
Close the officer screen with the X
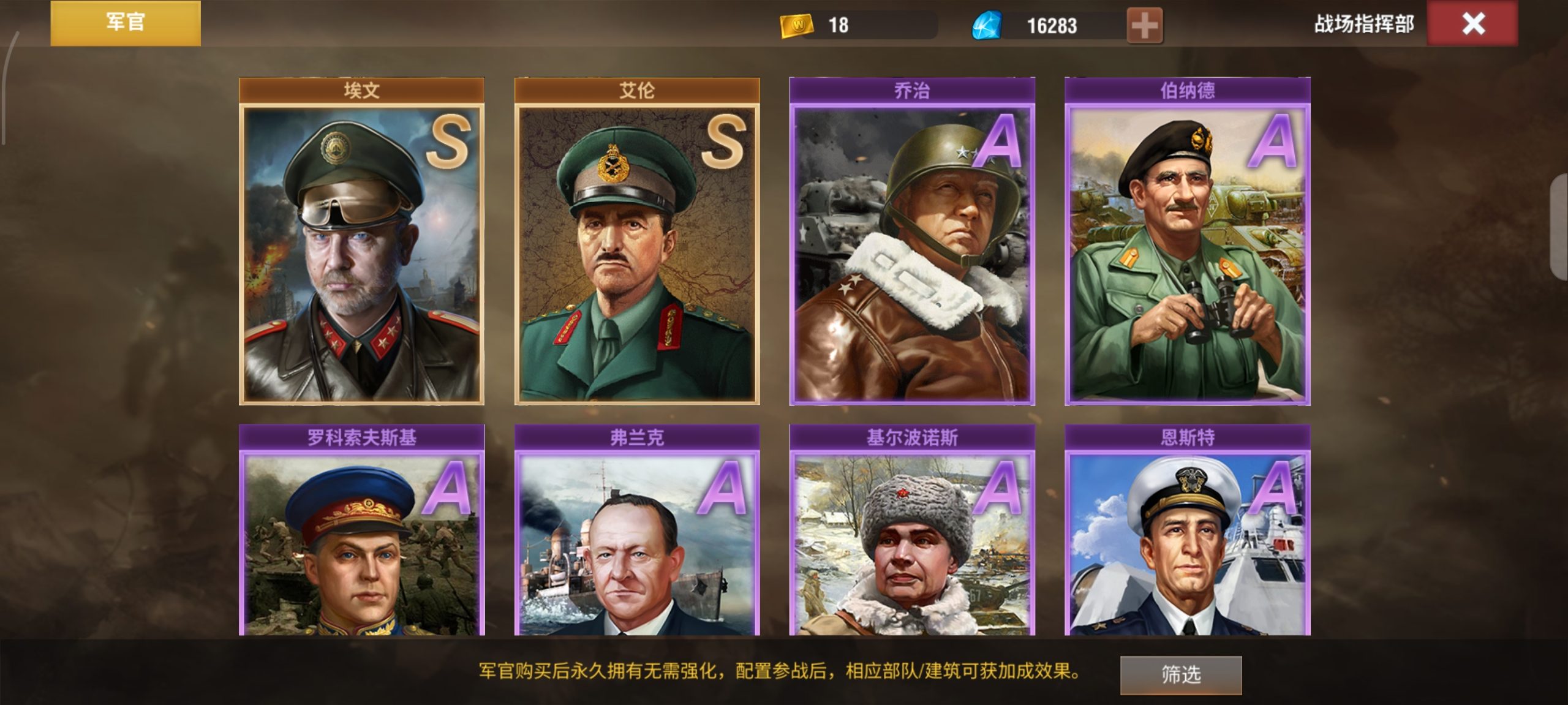point(1472,24)
